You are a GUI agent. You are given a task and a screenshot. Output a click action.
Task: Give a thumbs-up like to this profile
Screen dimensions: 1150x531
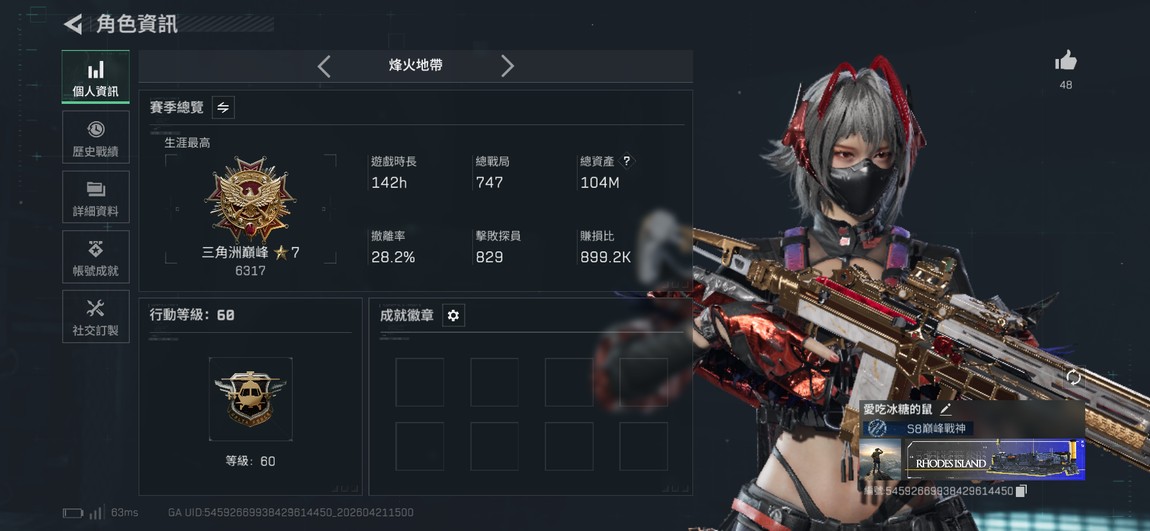[x=1065, y=62]
